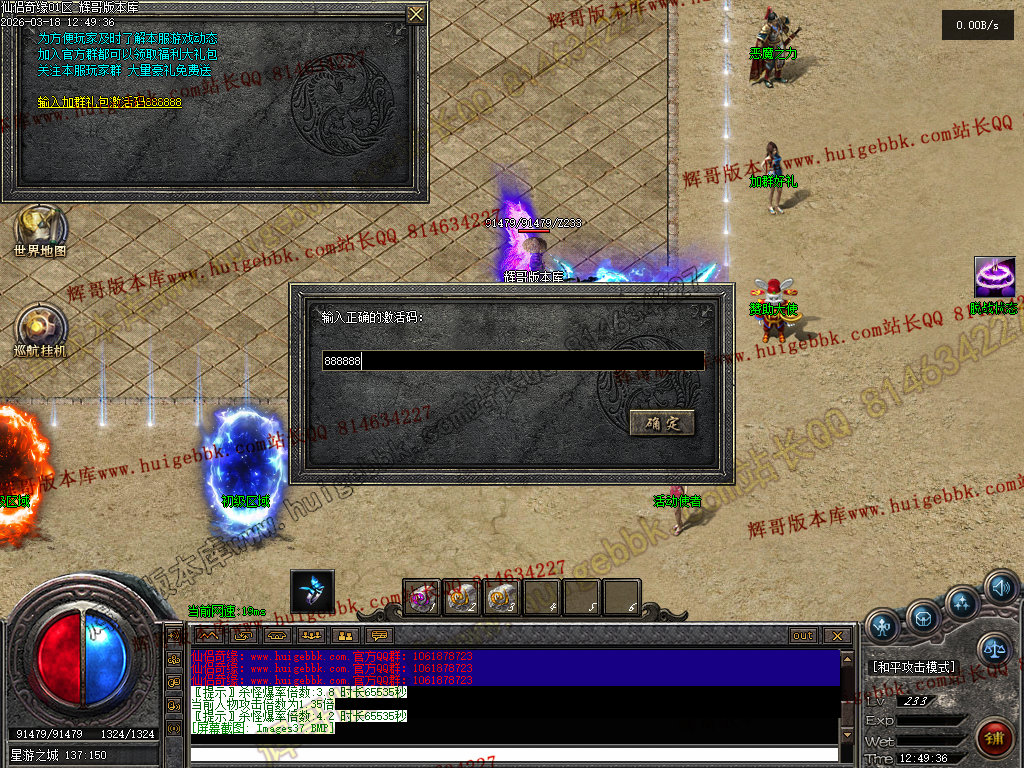1024x768 pixels.
Task: Open the trade scales icon
Action: [993, 649]
